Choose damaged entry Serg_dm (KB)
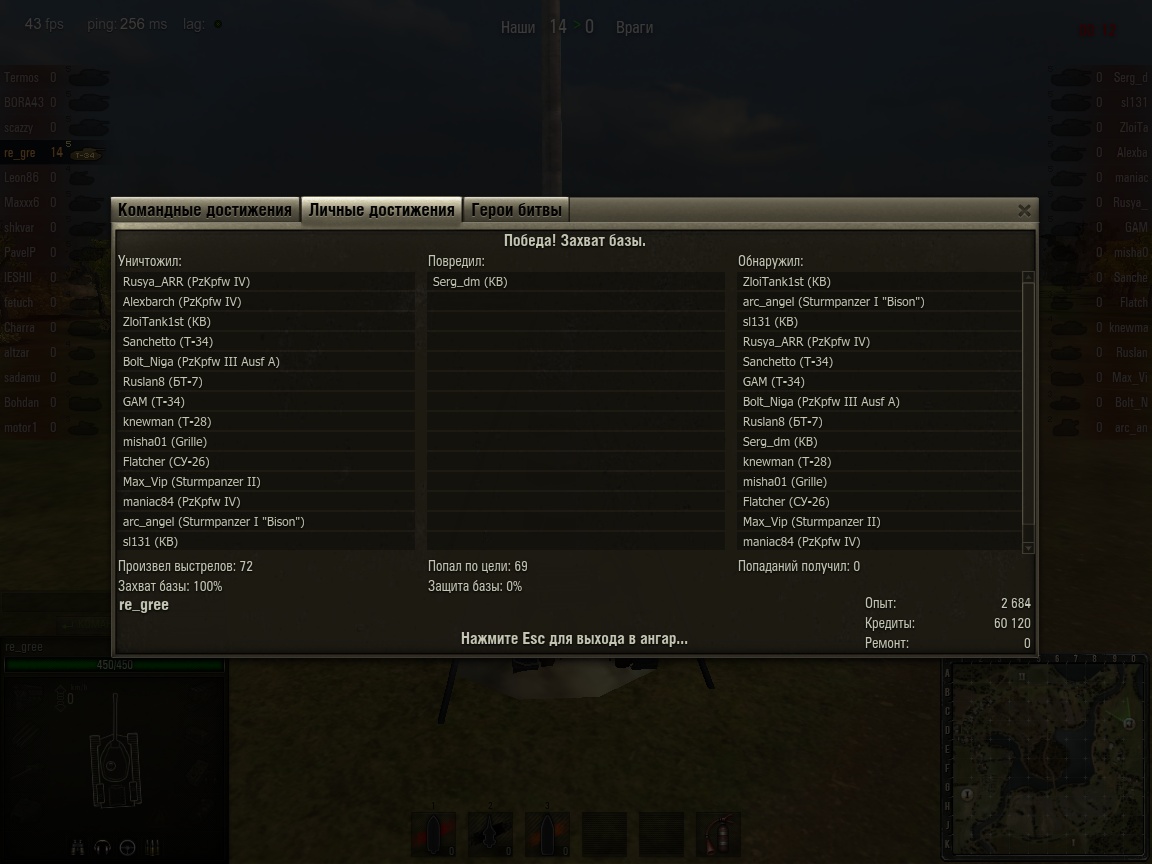The image size is (1152, 864). (x=470, y=282)
